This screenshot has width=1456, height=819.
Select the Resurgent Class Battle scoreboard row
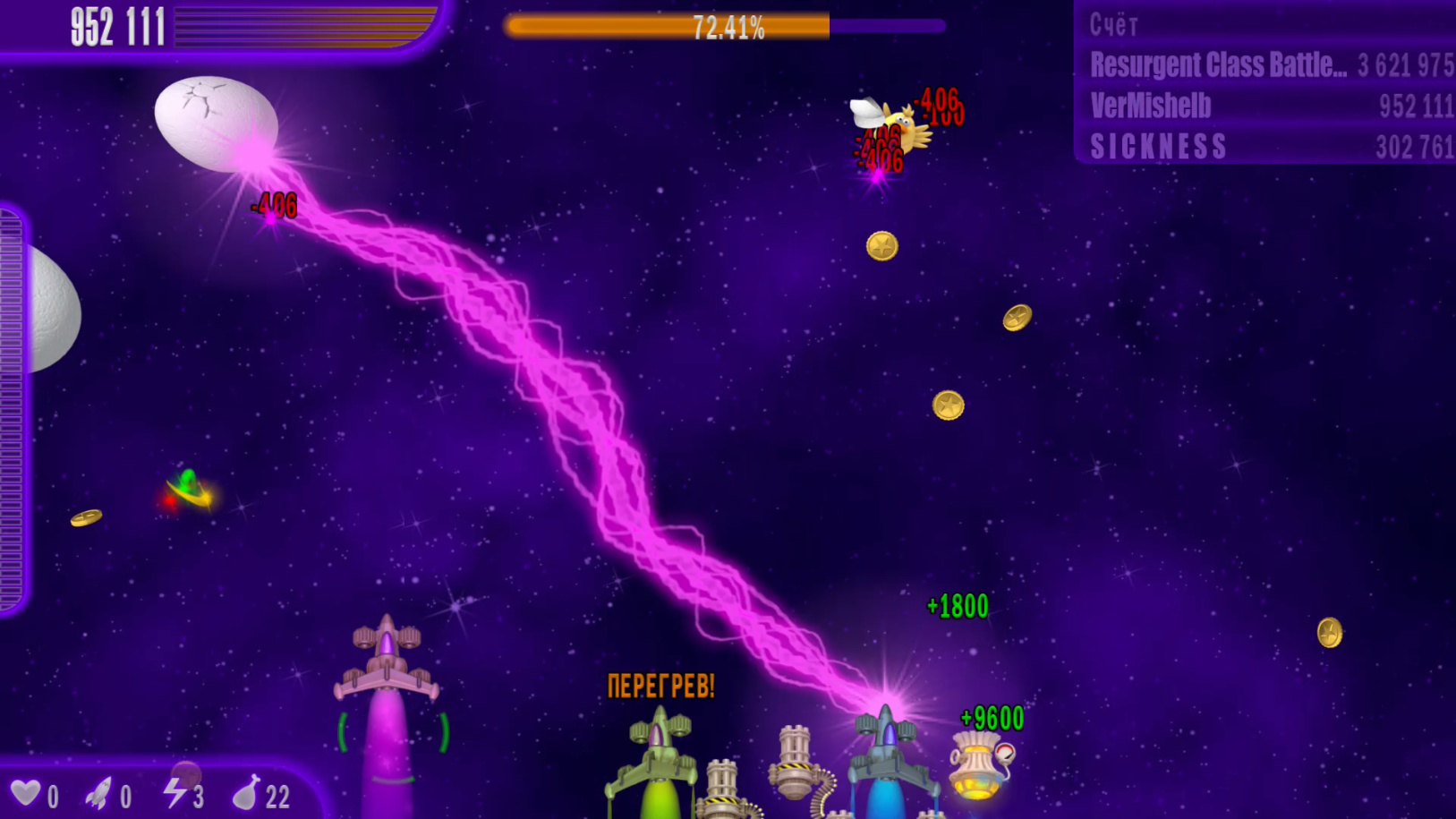coord(1270,65)
